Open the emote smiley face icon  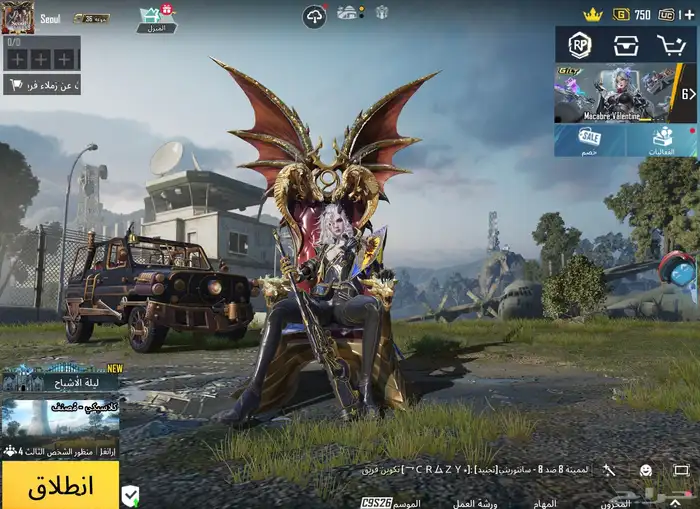tap(645, 470)
